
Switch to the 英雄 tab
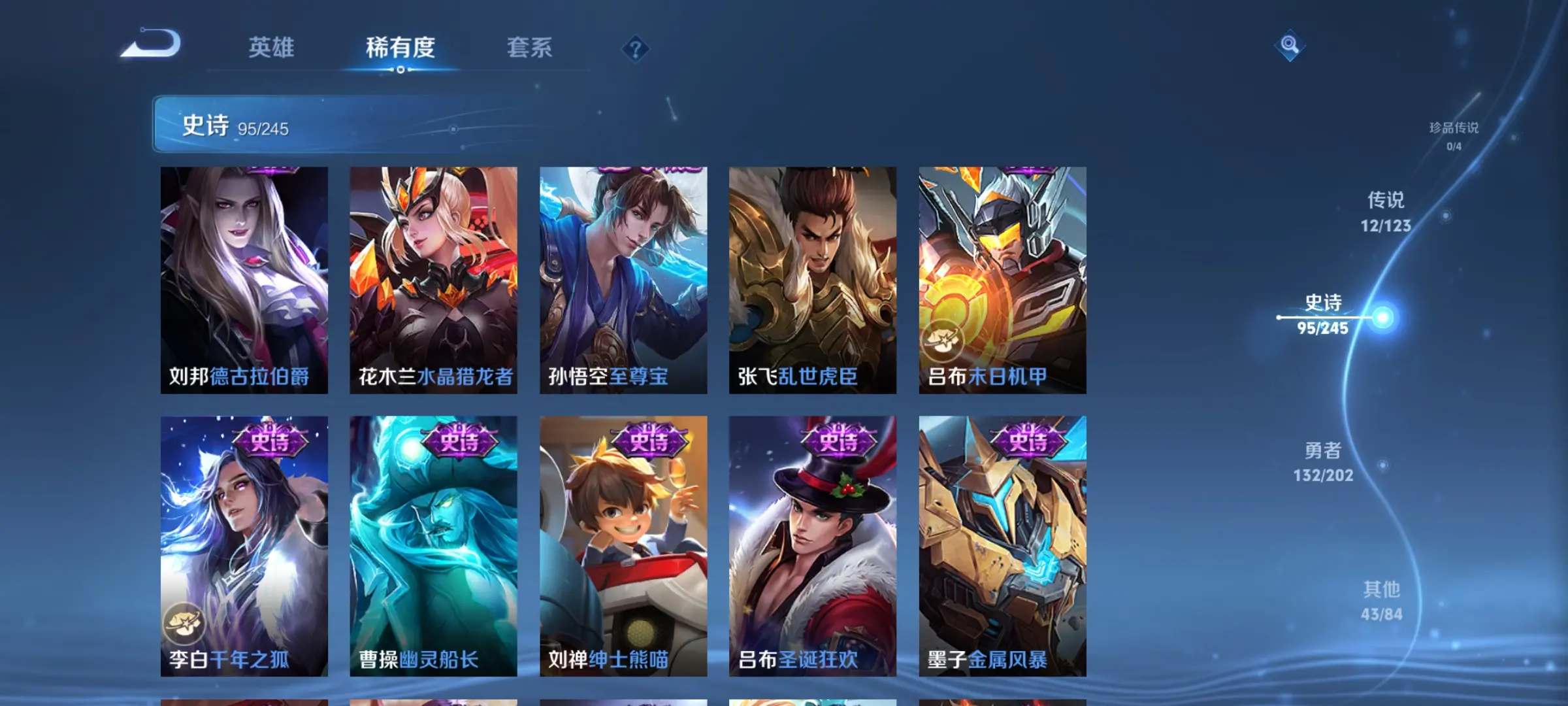[271, 48]
